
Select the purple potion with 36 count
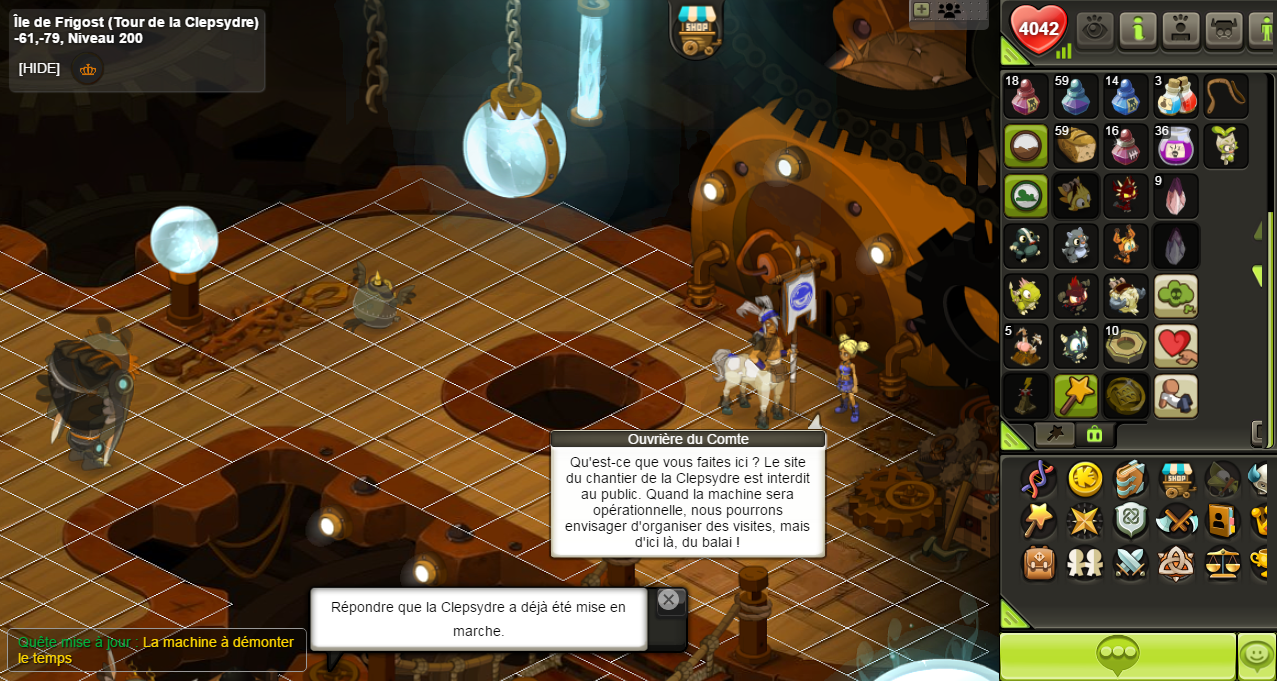pyautogui.click(x=1175, y=146)
